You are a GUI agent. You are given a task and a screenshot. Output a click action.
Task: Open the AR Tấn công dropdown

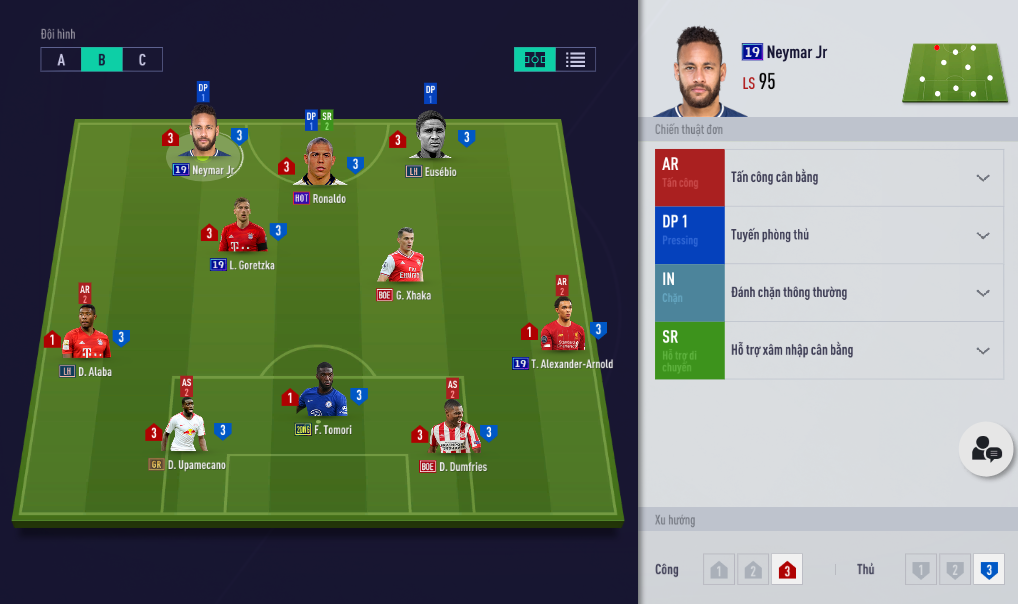pyautogui.click(x=982, y=178)
